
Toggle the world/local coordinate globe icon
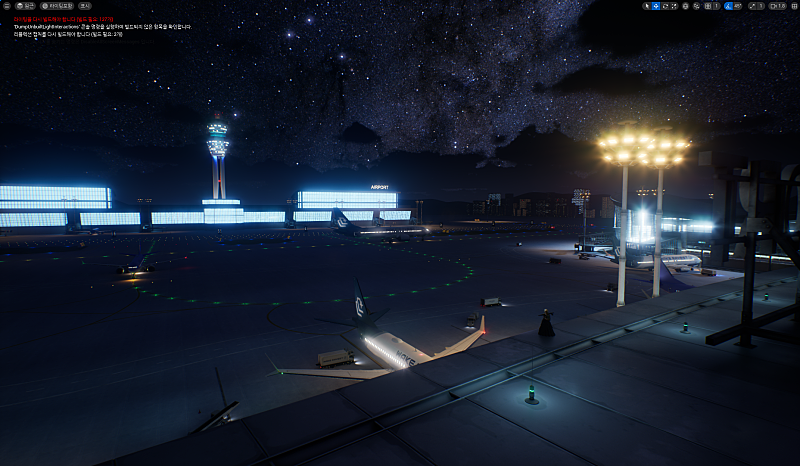(686, 6)
